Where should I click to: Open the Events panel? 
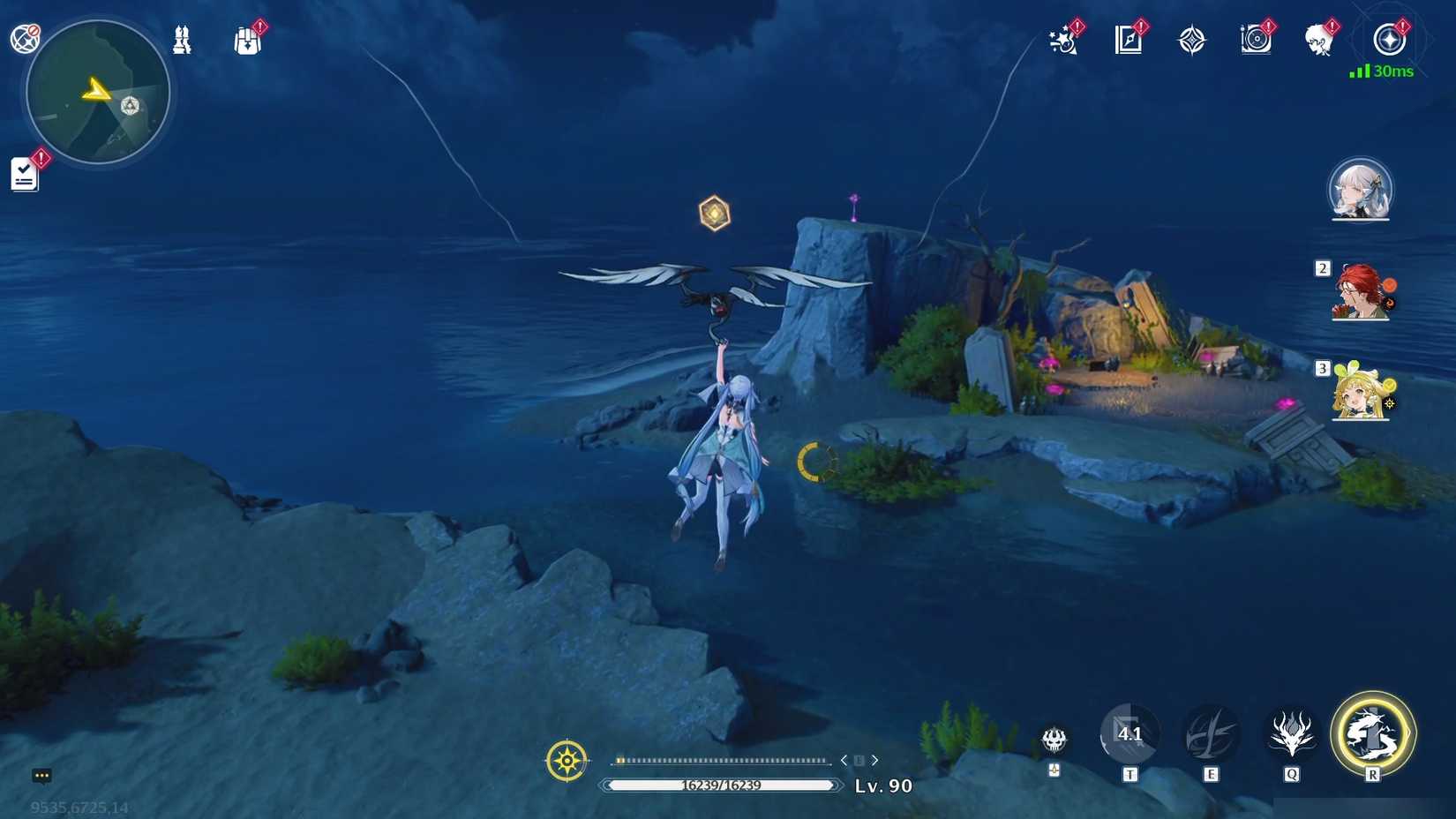1062,39
